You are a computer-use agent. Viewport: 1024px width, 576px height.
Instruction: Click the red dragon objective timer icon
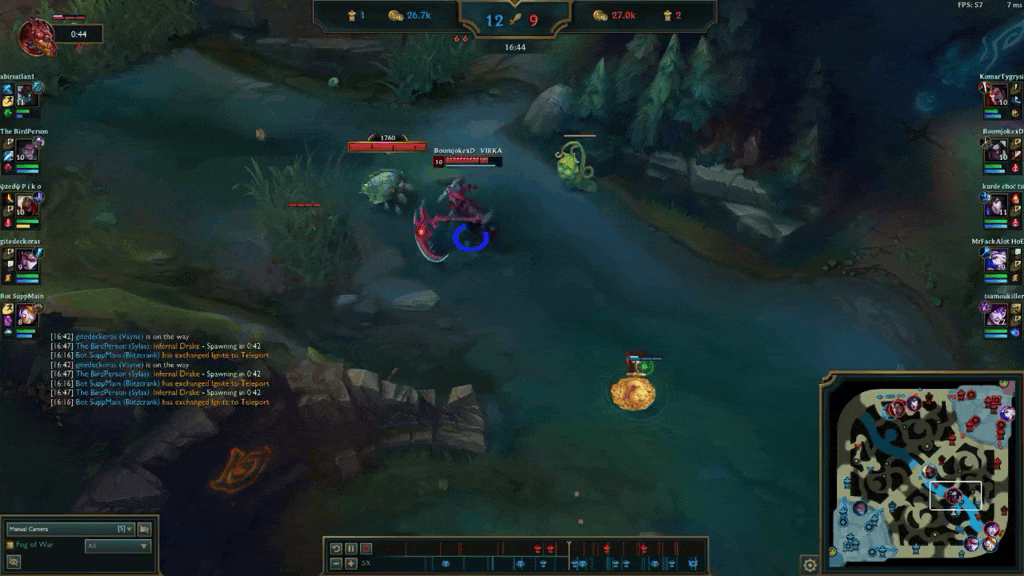(x=36, y=35)
